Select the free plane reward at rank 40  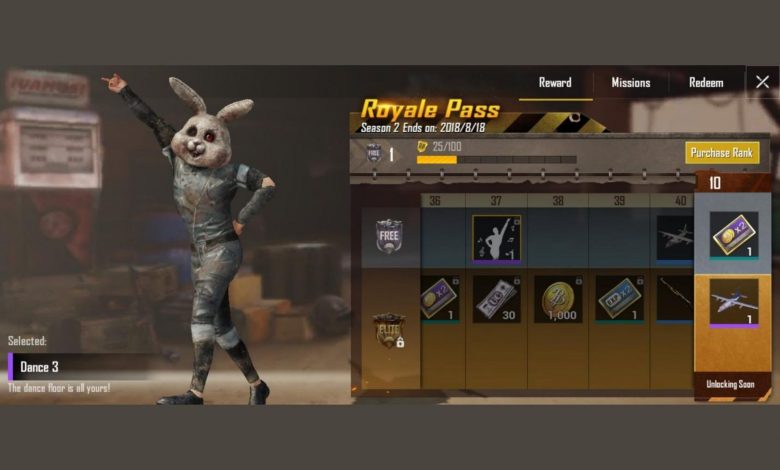[x=676, y=239]
